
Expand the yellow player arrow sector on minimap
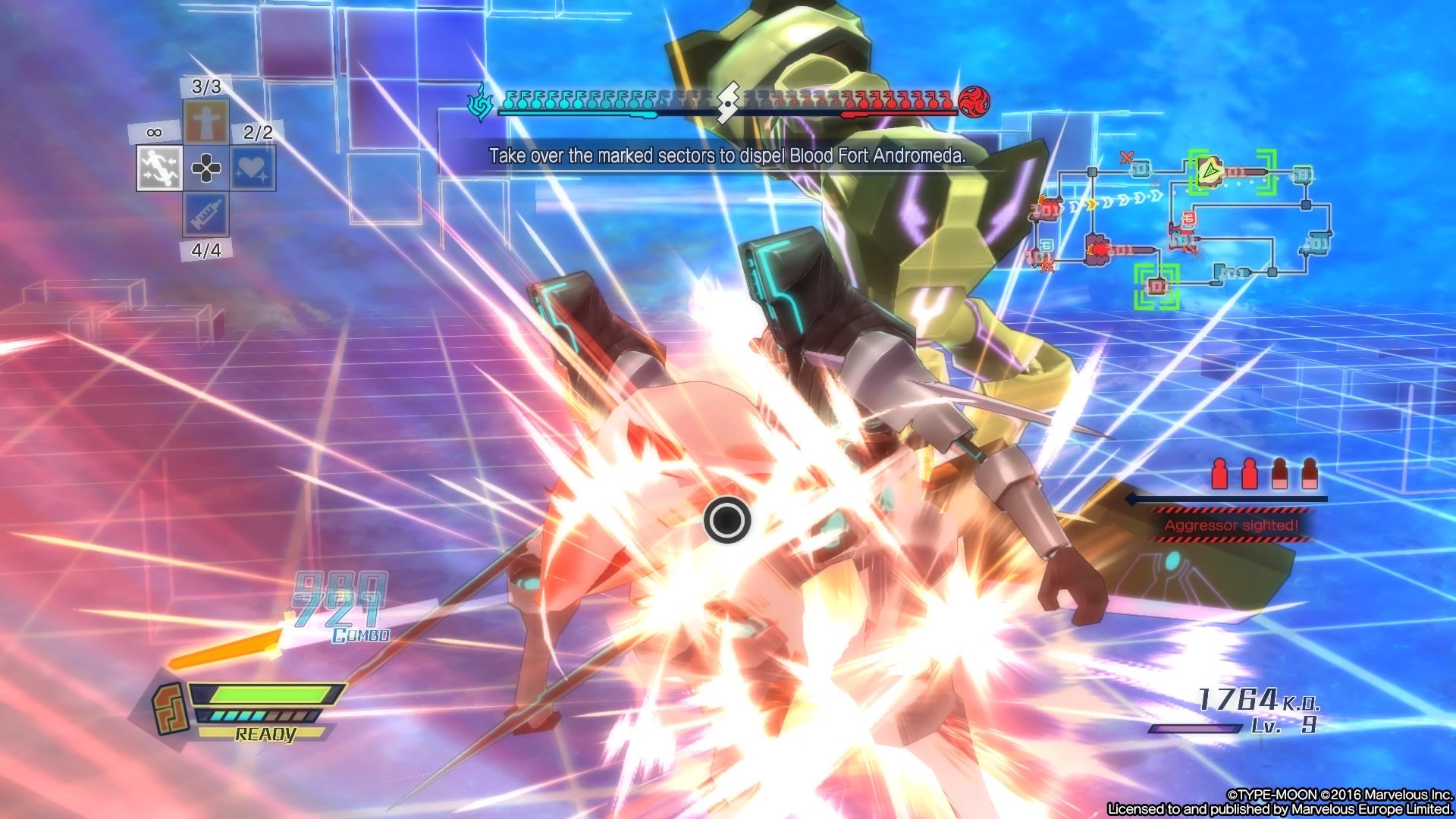[1210, 171]
